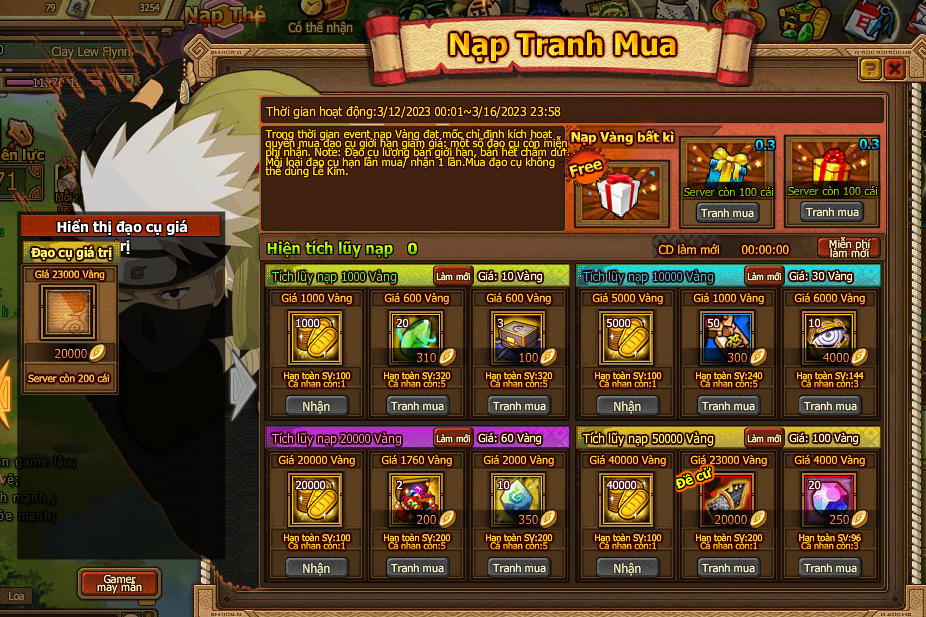Click Tranh mua under the blue gift box
This screenshot has width=926, height=617.
pos(728,212)
